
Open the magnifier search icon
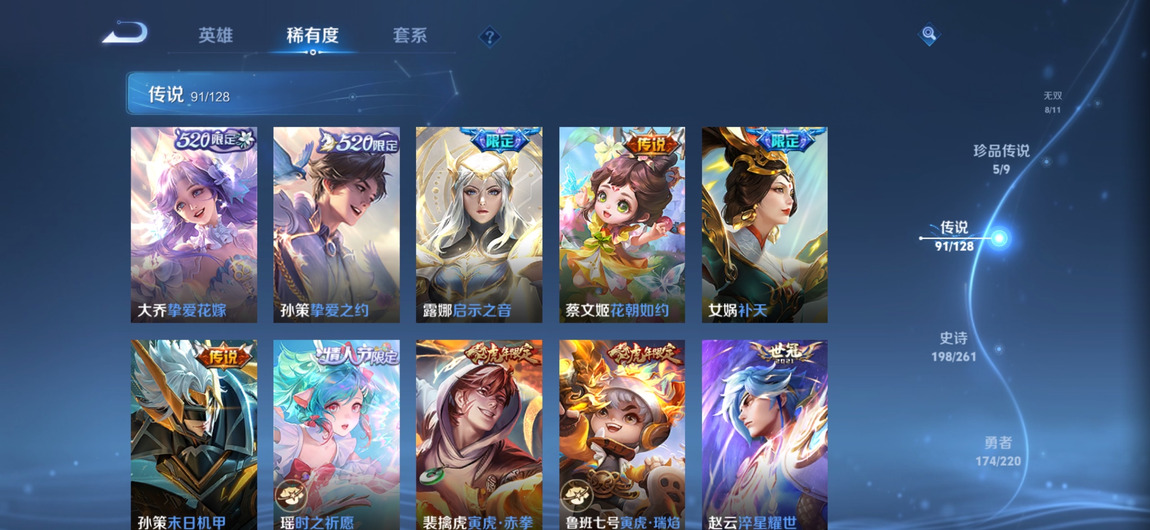929,35
